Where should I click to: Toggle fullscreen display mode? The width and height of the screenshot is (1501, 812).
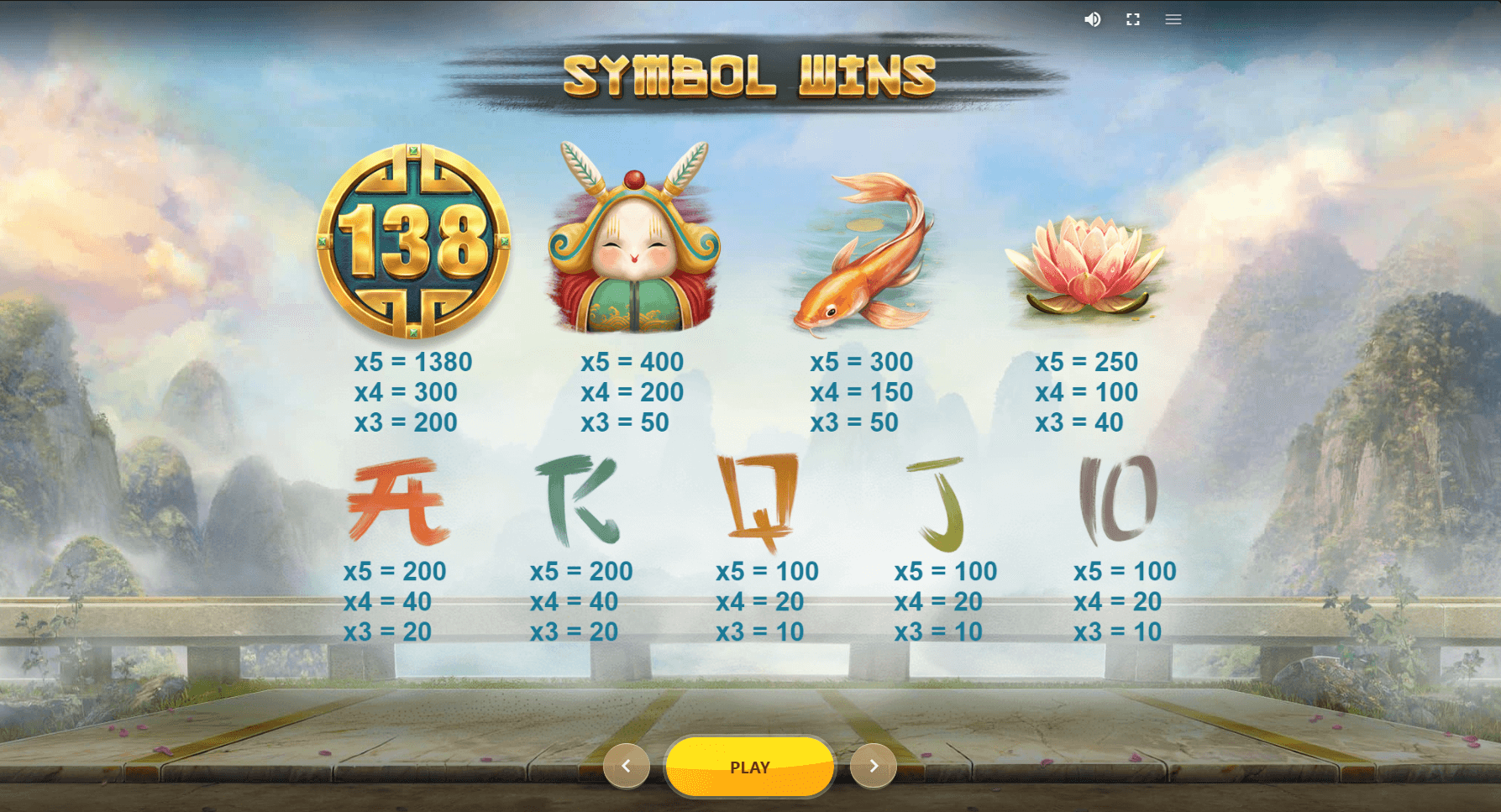click(x=1133, y=19)
